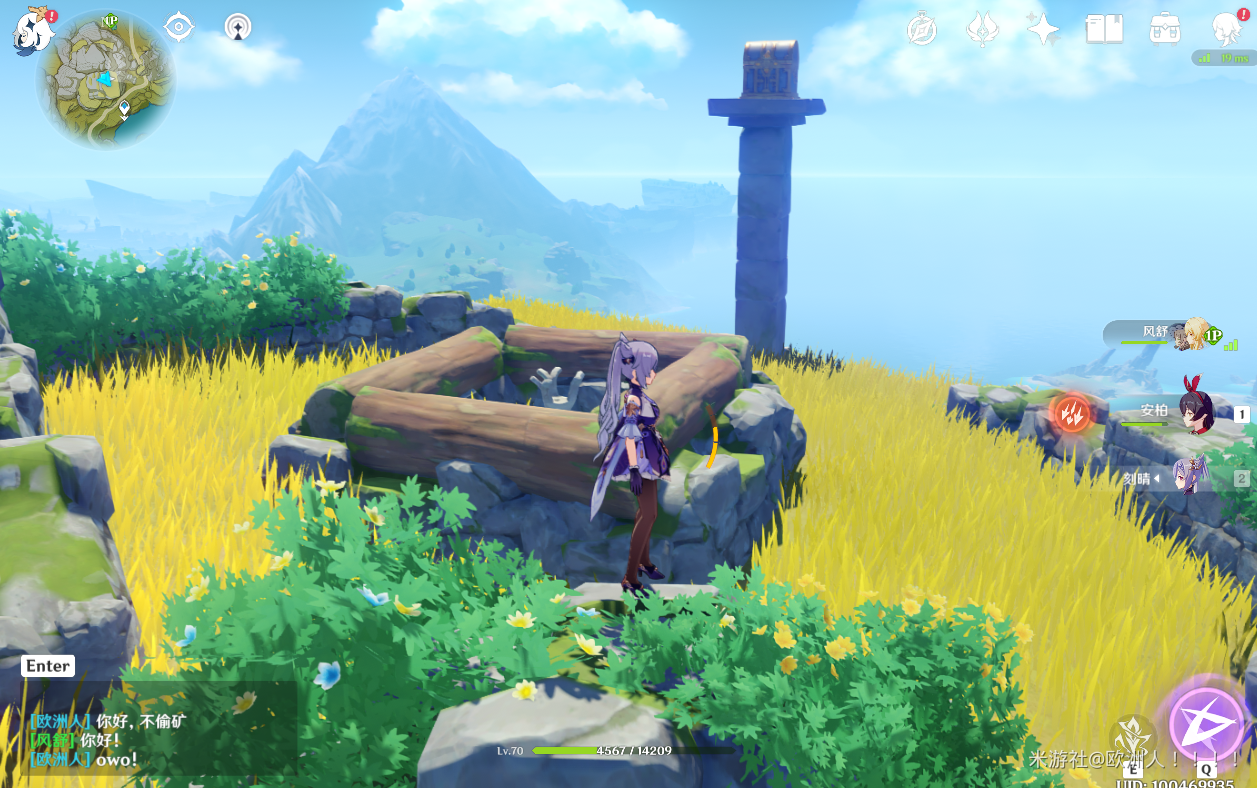Activate Keqing's purple elemental burst

pos(1207,723)
